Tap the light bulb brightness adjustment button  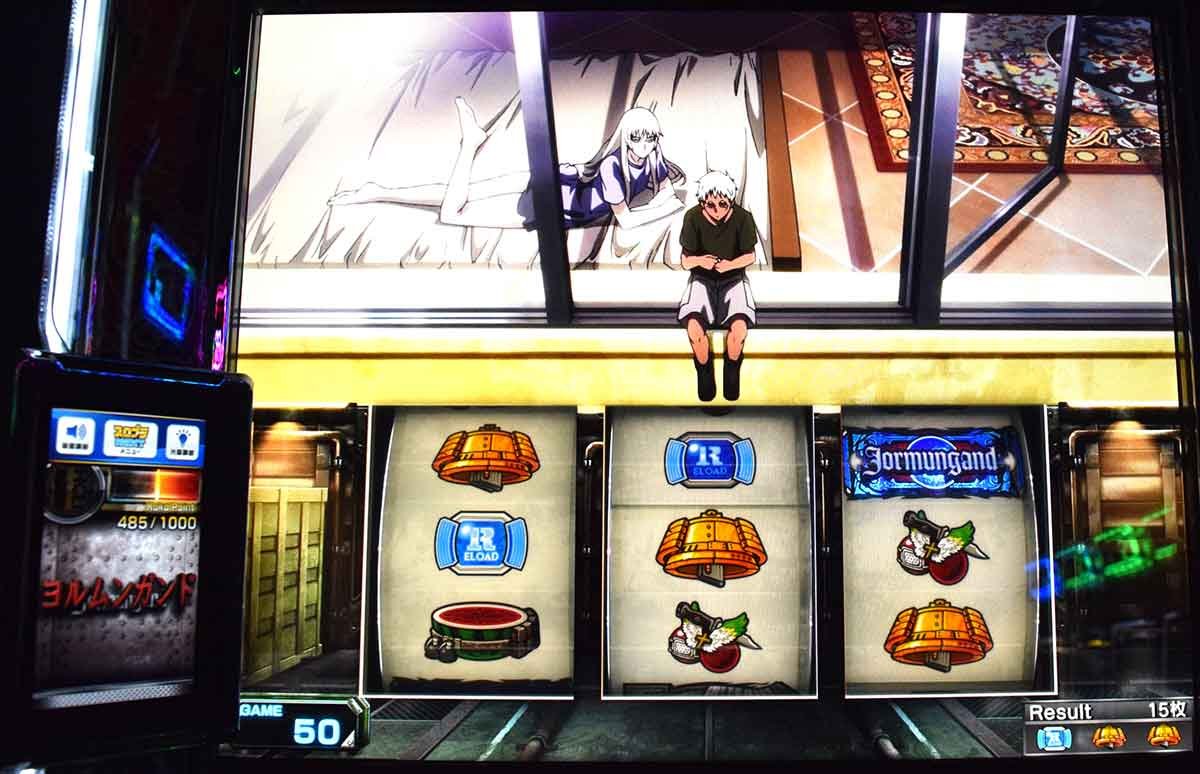tap(182, 441)
